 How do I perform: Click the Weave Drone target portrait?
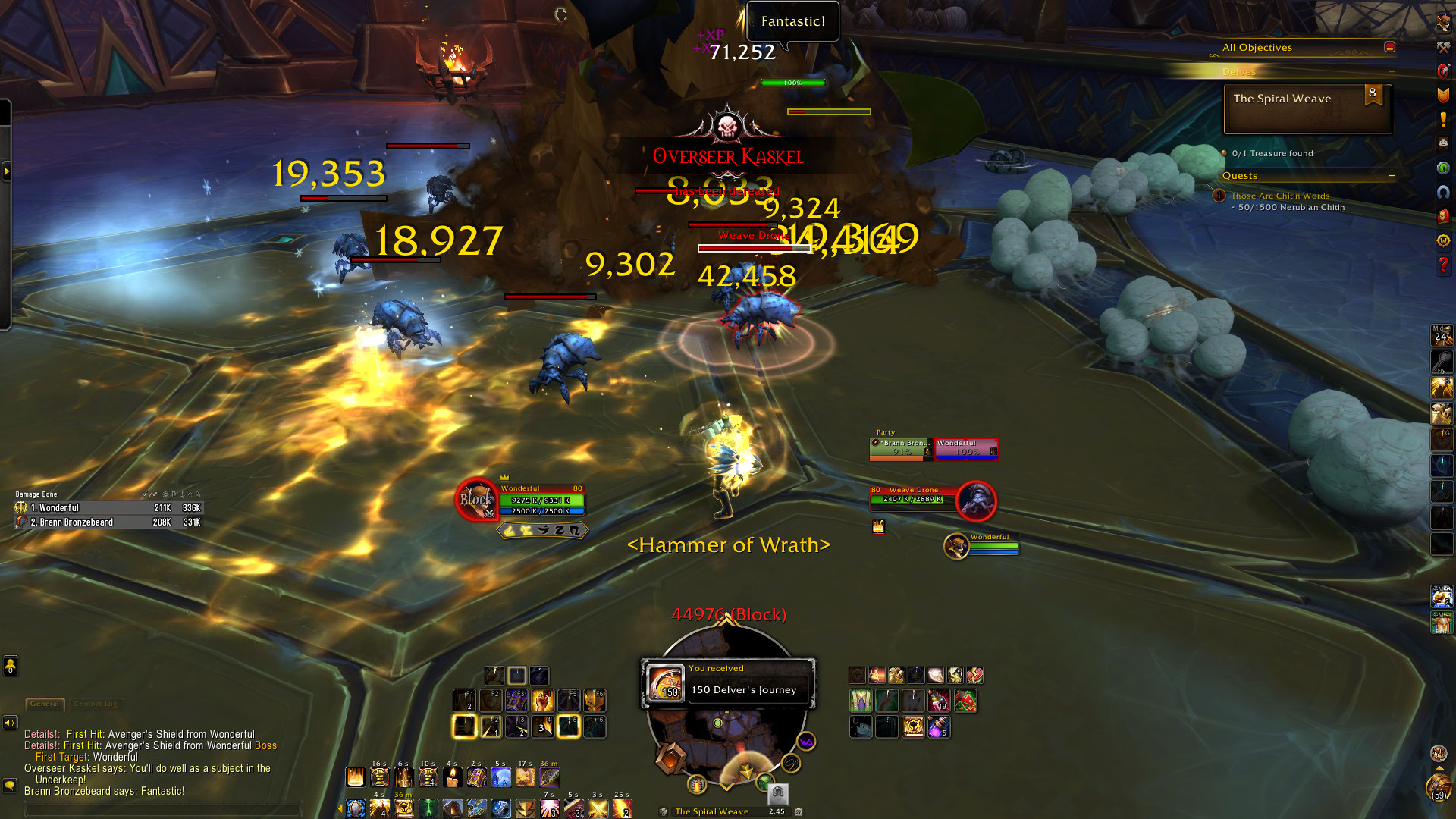click(976, 500)
